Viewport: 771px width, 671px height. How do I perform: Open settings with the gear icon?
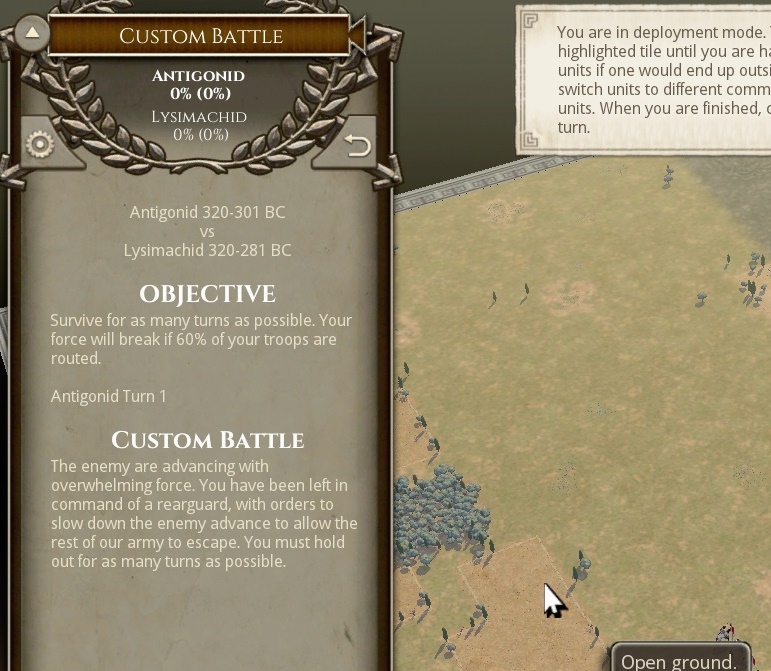tap(40, 145)
